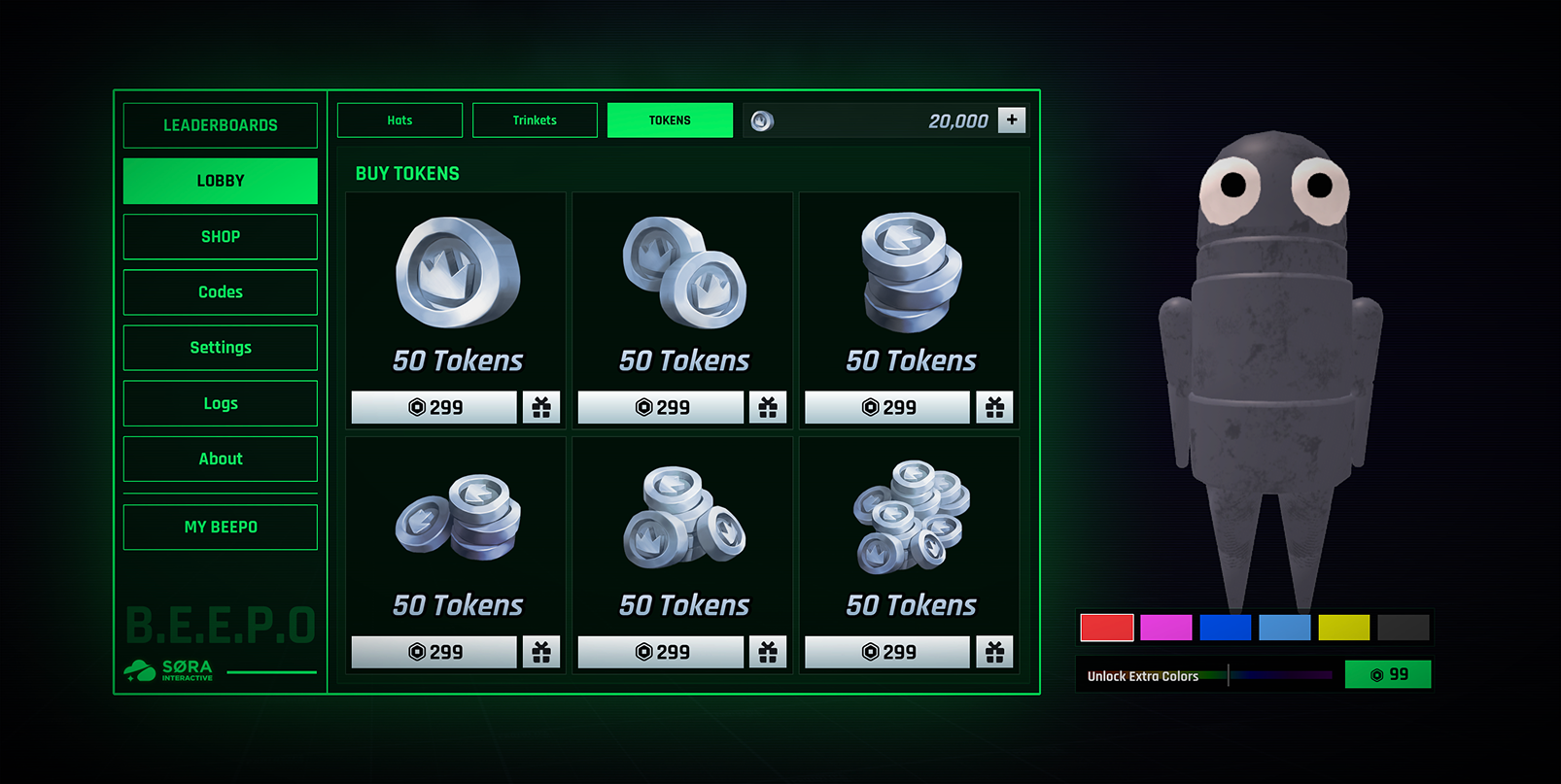The image size is (1561, 784).
Task: Select the yellow color swatch
Action: (1343, 628)
